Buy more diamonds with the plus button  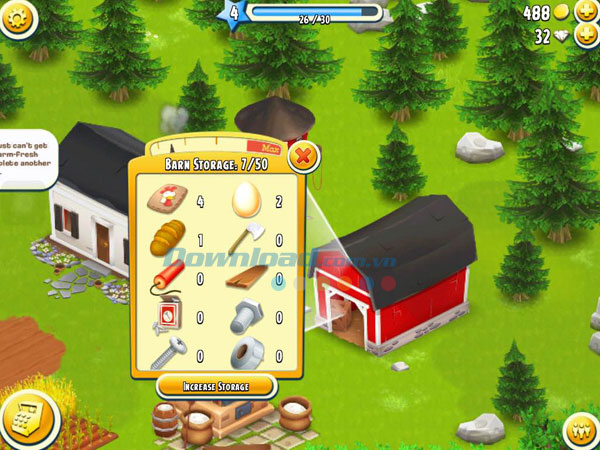584,37
